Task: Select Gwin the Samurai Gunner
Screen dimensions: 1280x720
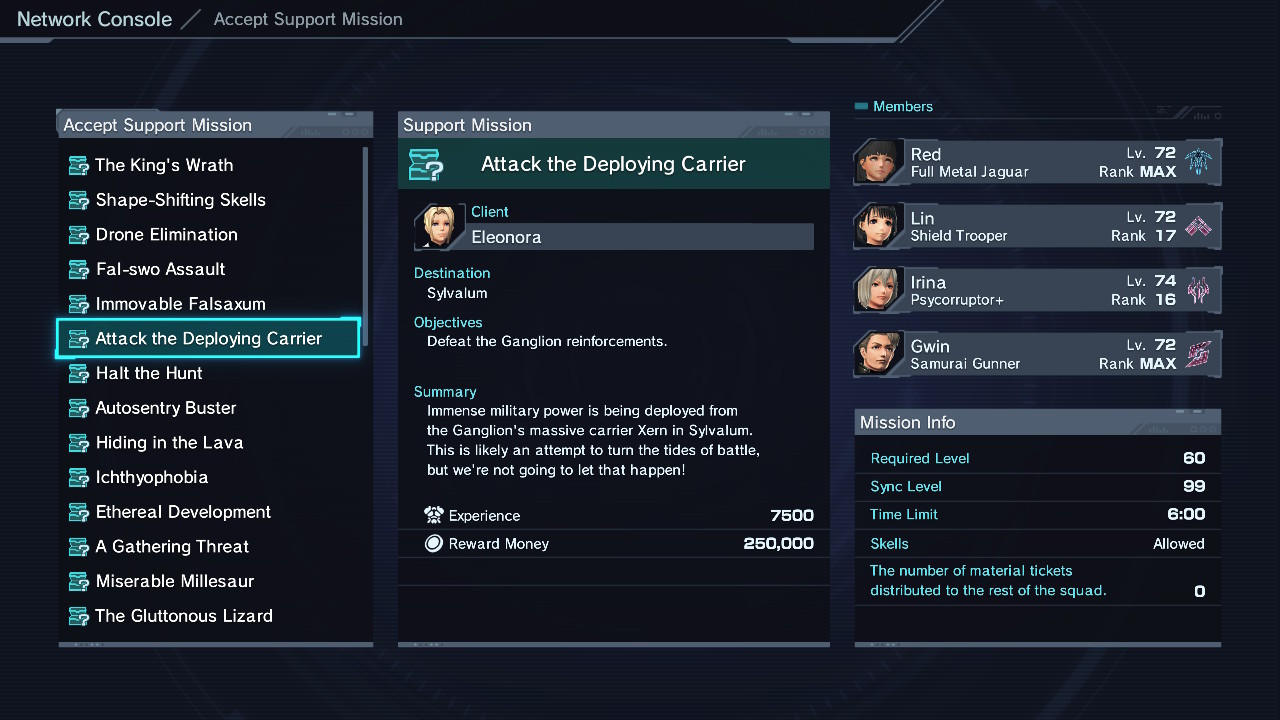Action: (1037, 354)
